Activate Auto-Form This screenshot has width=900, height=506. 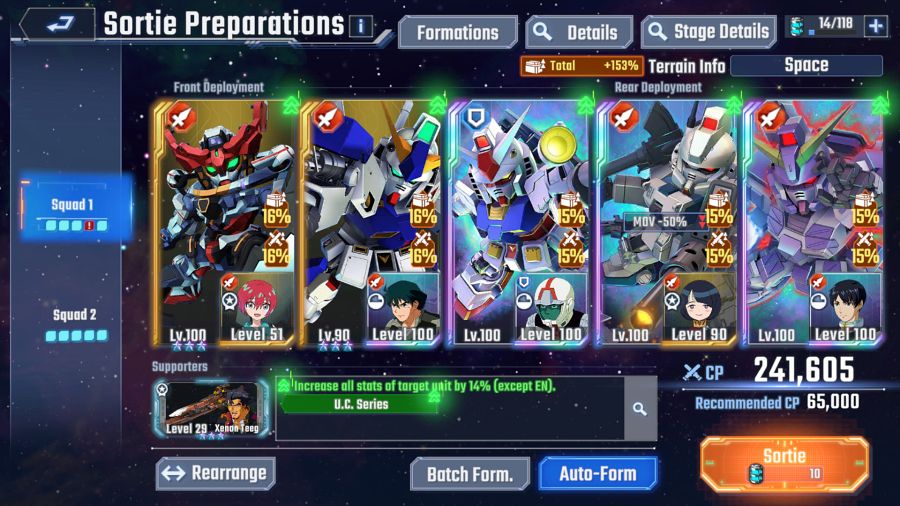tap(599, 474)
